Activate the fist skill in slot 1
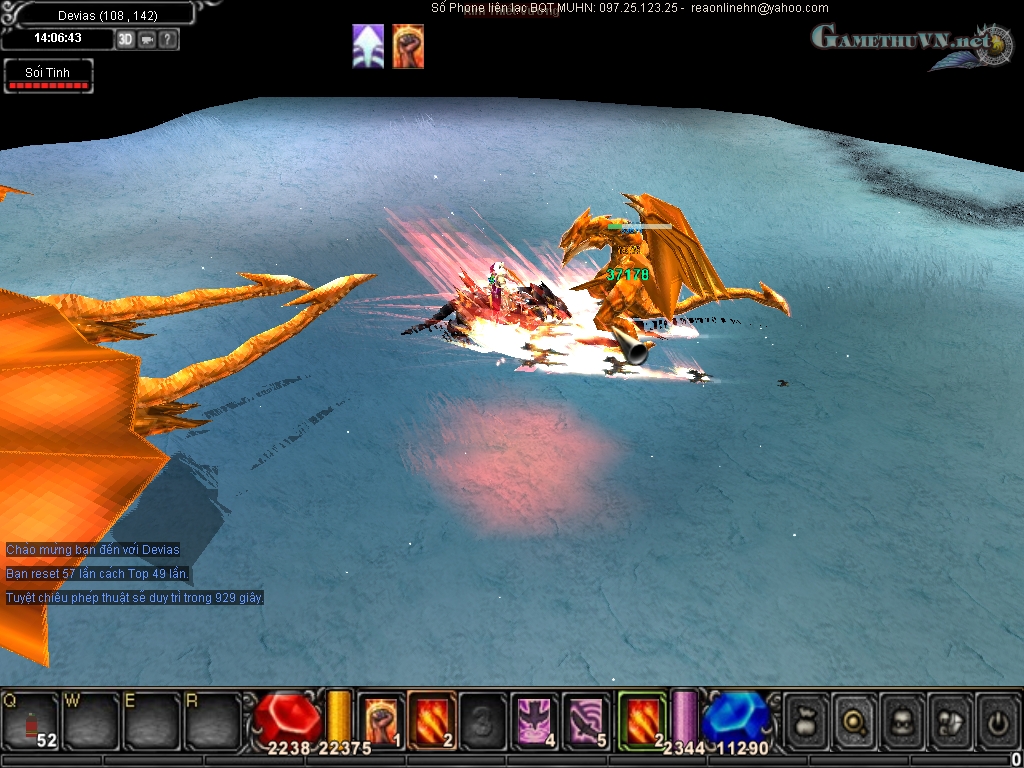Image resolution: width=1024 pixels, height=768 pixels. coord(381,719)
